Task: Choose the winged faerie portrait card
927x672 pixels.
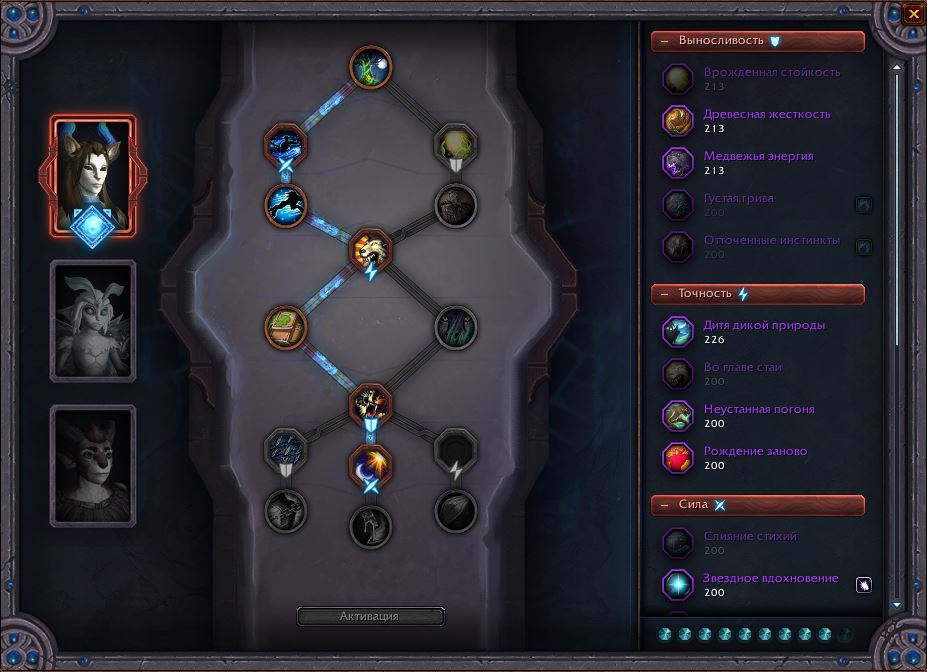Action: (x=92, y=320)
